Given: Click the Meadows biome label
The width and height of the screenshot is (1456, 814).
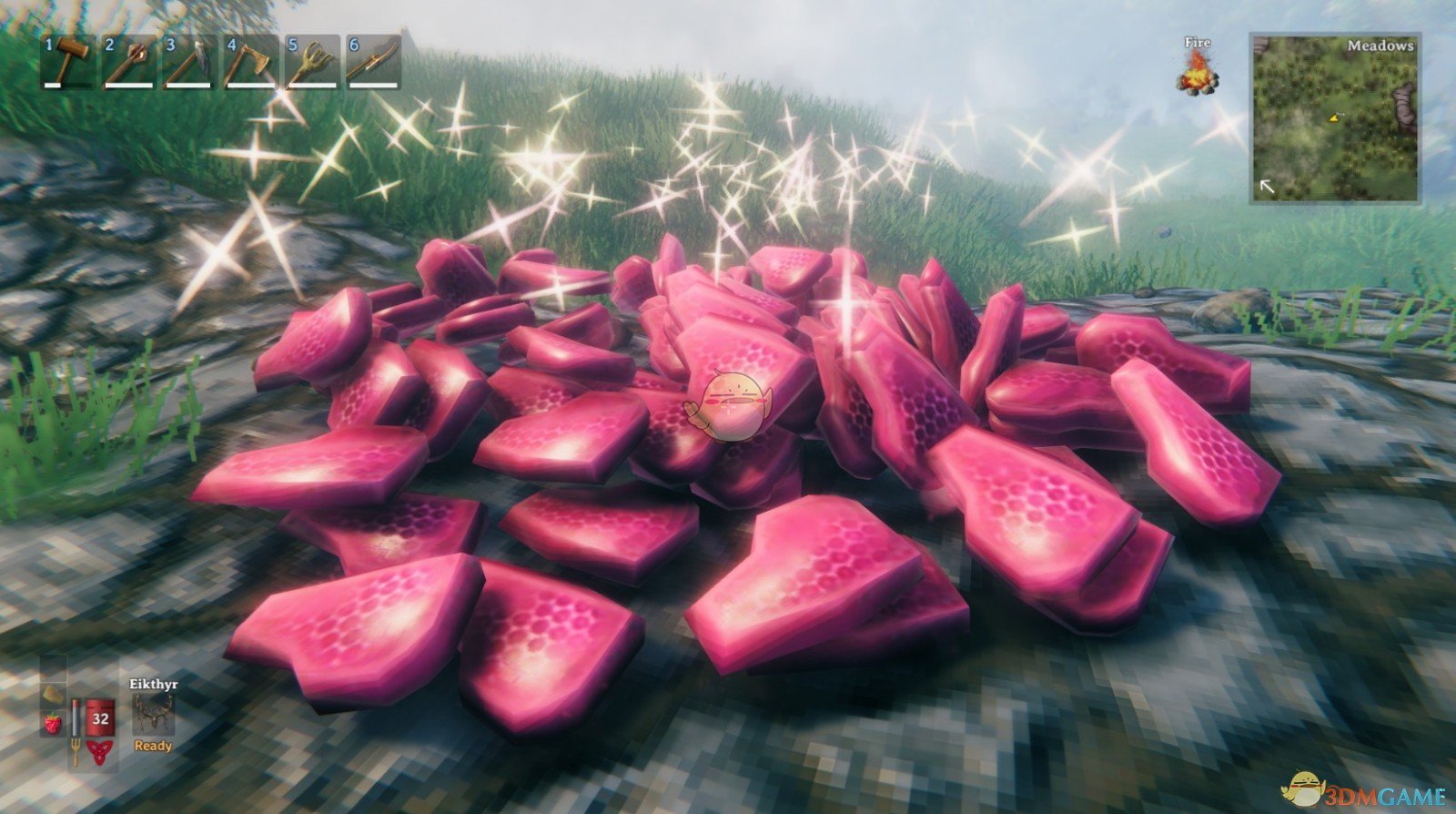Looking at the screenshot, I should point(1380,46).
